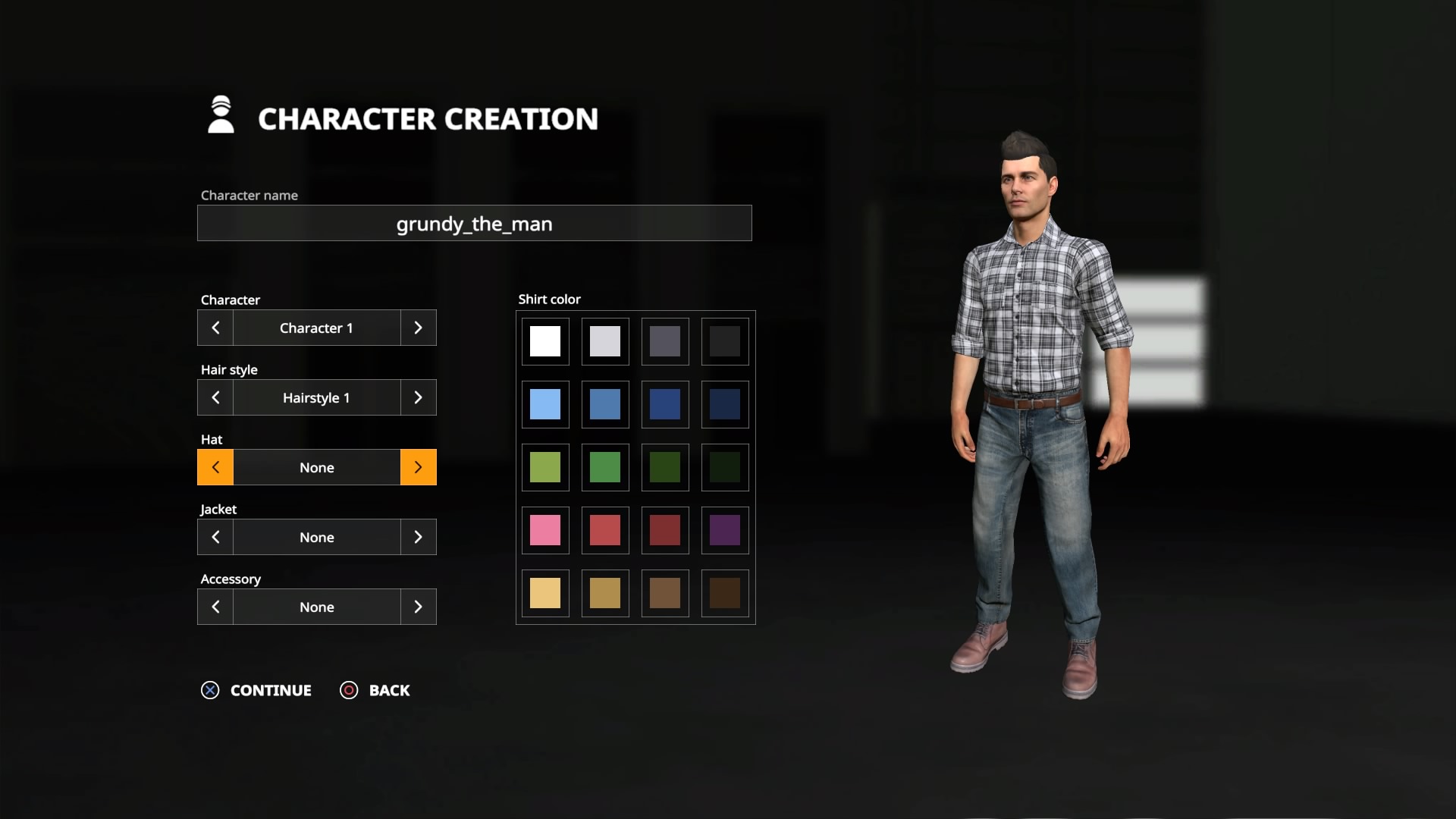This screenshot has height=819, width=1456.
Task: Click the PlayStation circle icon beside Back
Action: point(349,690)
